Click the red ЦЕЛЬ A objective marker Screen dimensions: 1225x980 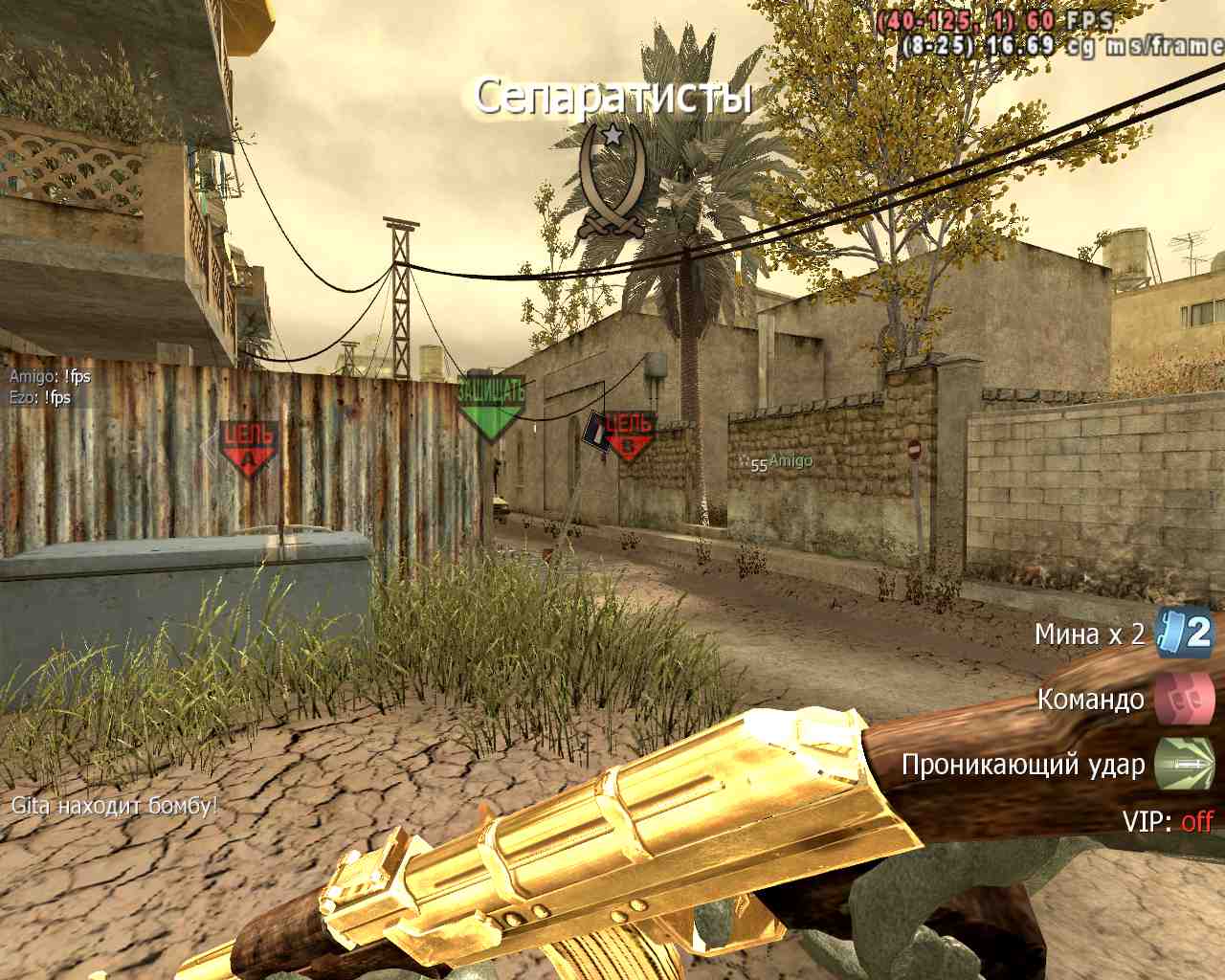[249, 448]
